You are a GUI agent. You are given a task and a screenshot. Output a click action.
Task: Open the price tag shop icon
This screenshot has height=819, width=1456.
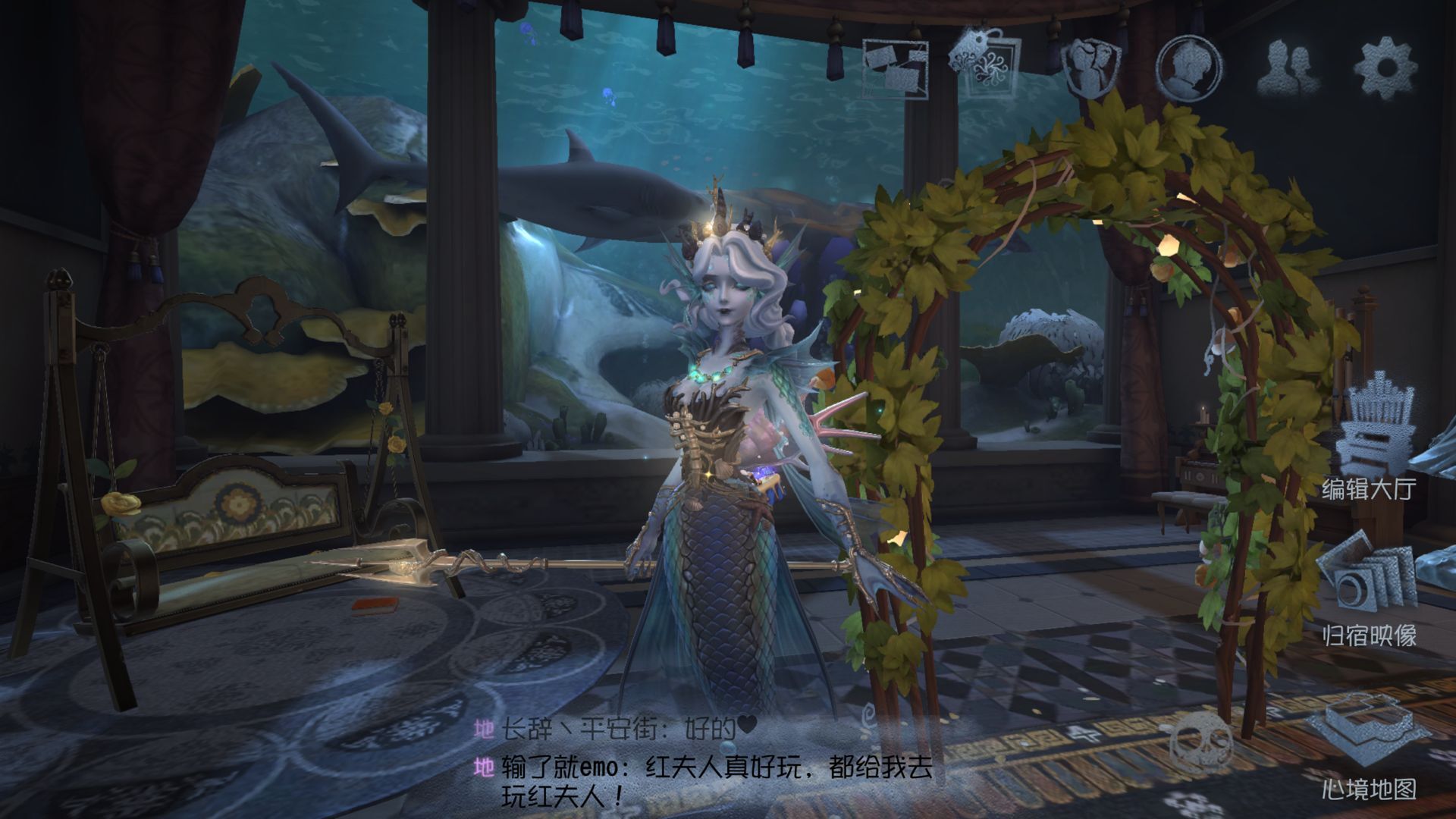click(x=987, y=64)
